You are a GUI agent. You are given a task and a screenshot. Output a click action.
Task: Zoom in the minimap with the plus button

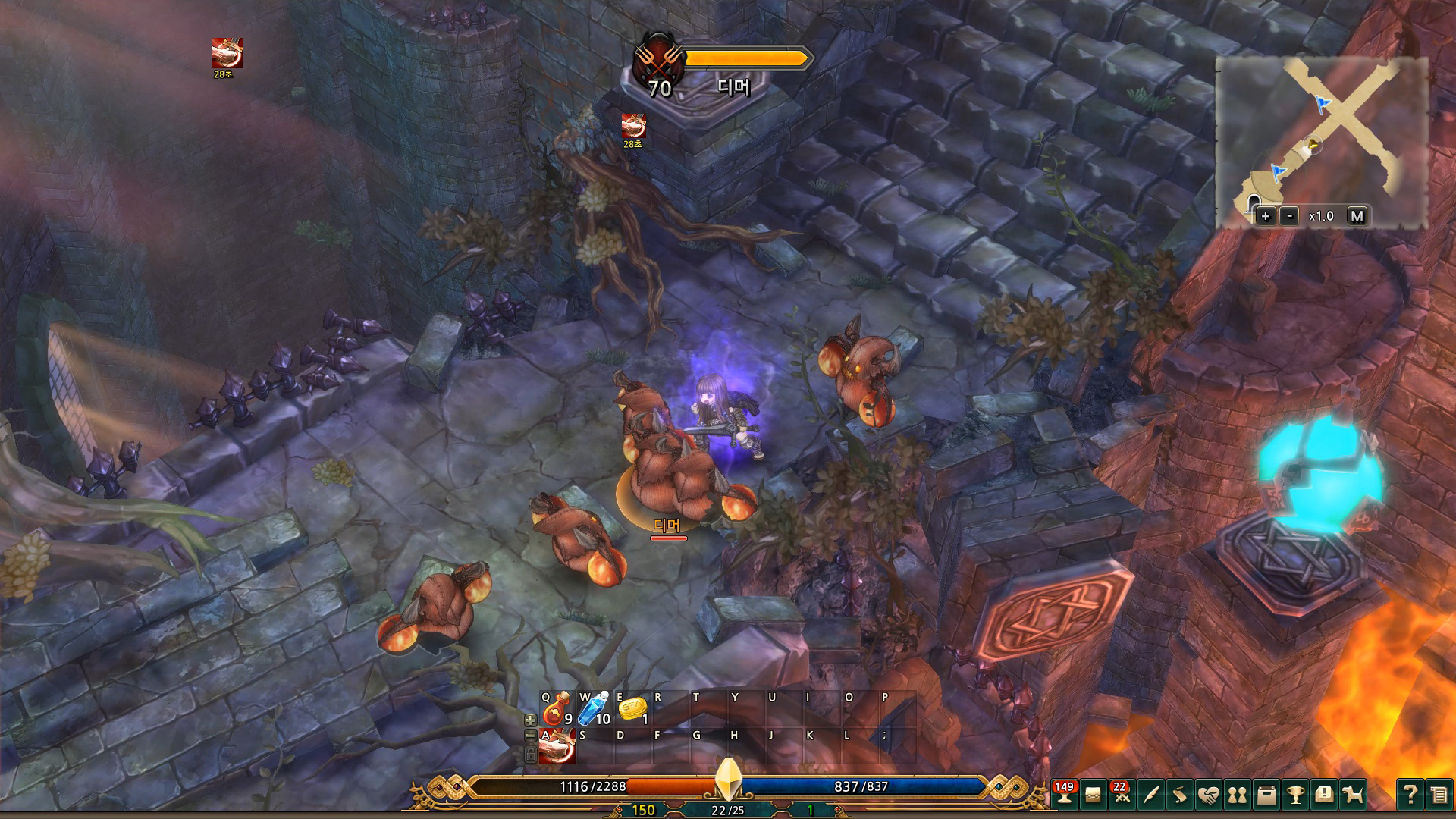(x=1266, y=217)
